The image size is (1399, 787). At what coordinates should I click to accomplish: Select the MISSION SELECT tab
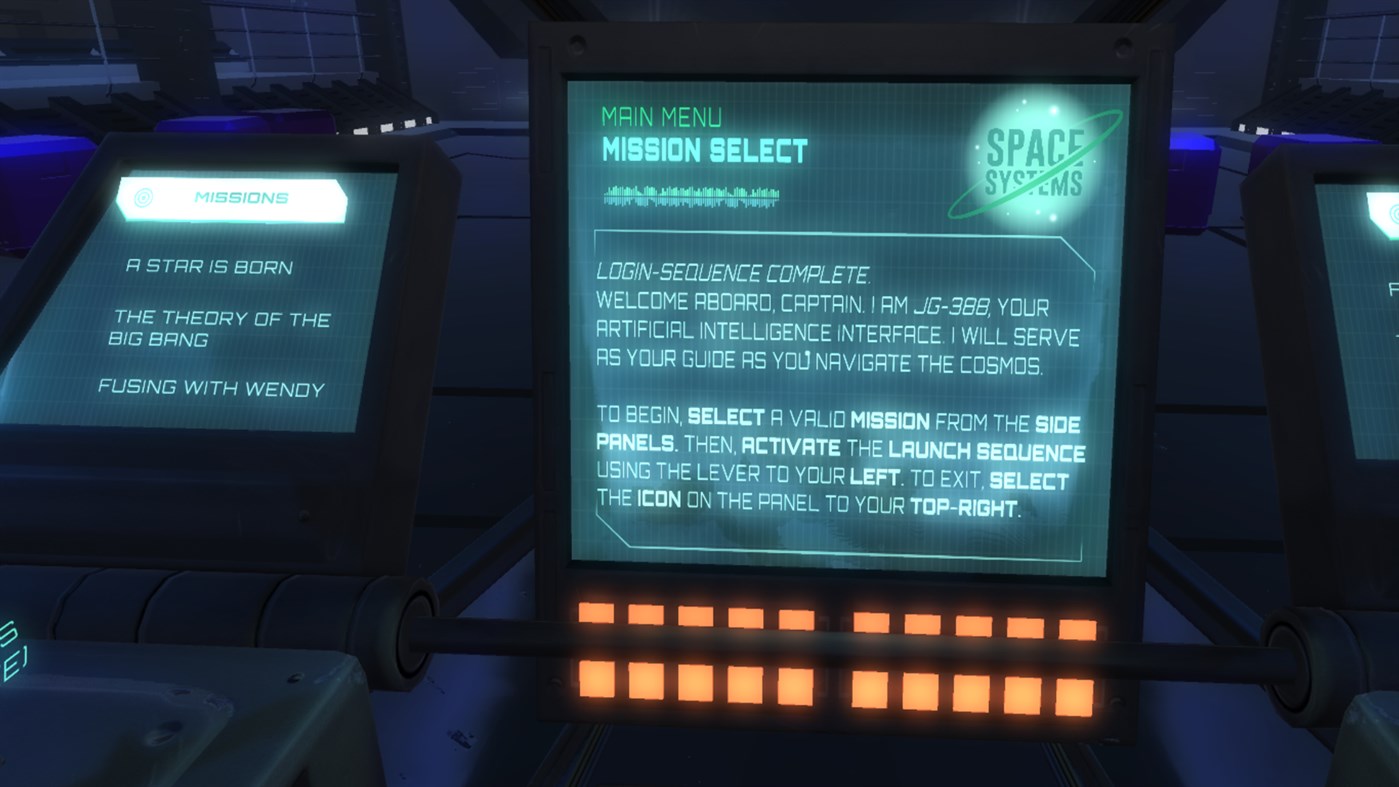[703, 150]
